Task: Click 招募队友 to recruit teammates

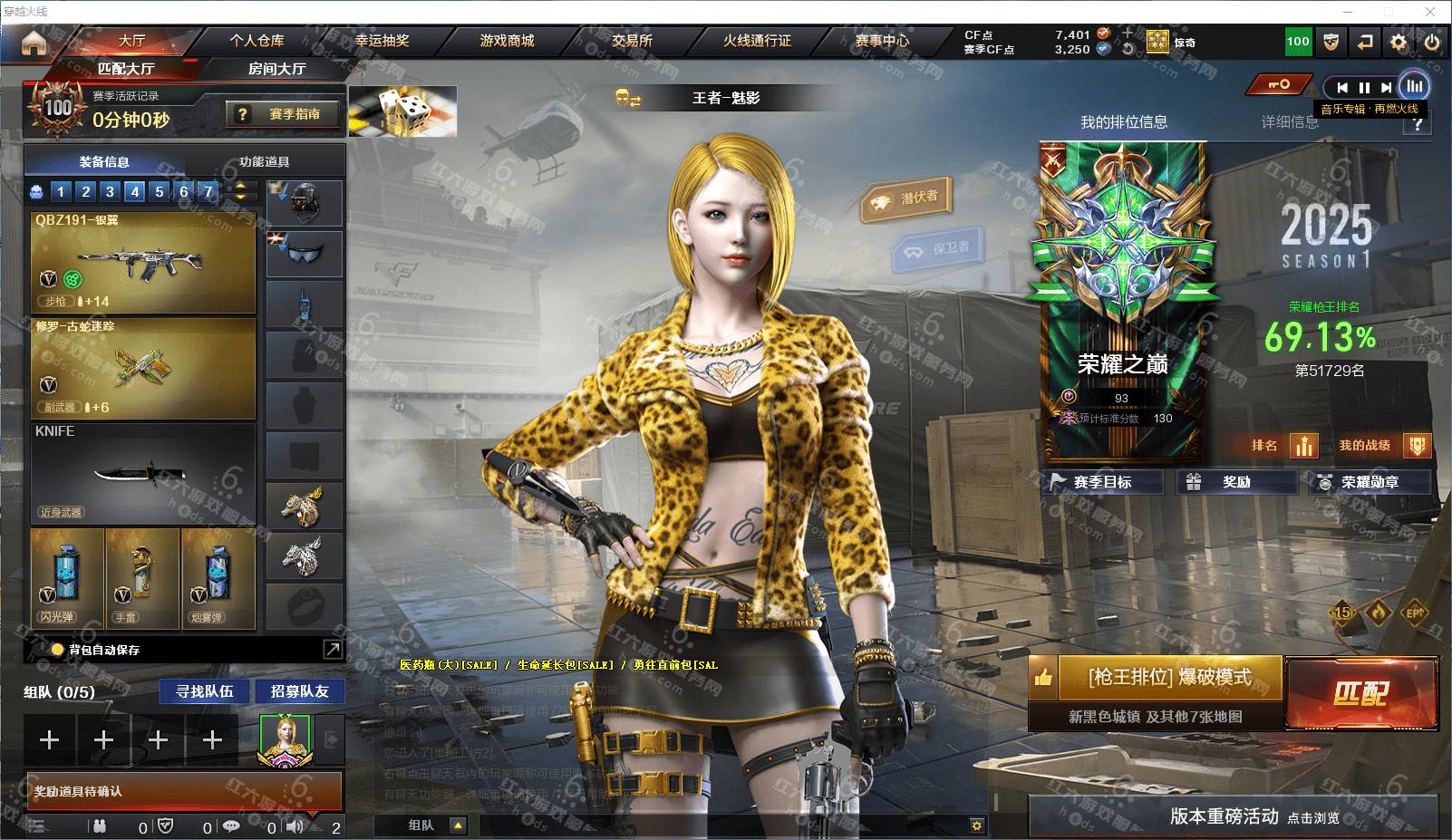Action: point(299,691)
